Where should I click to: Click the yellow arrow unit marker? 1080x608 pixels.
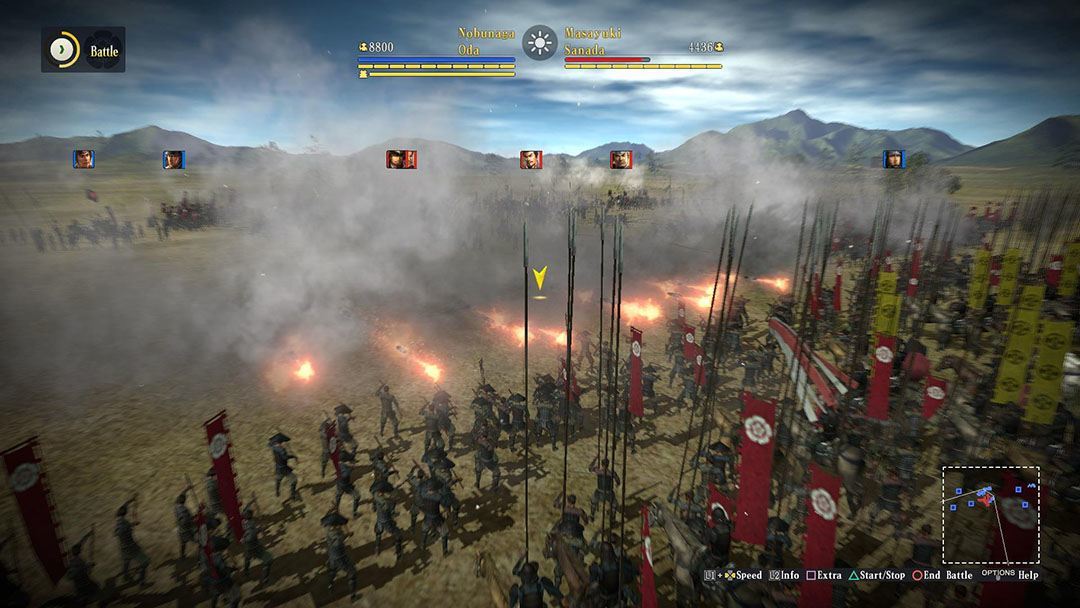(540, 279)
